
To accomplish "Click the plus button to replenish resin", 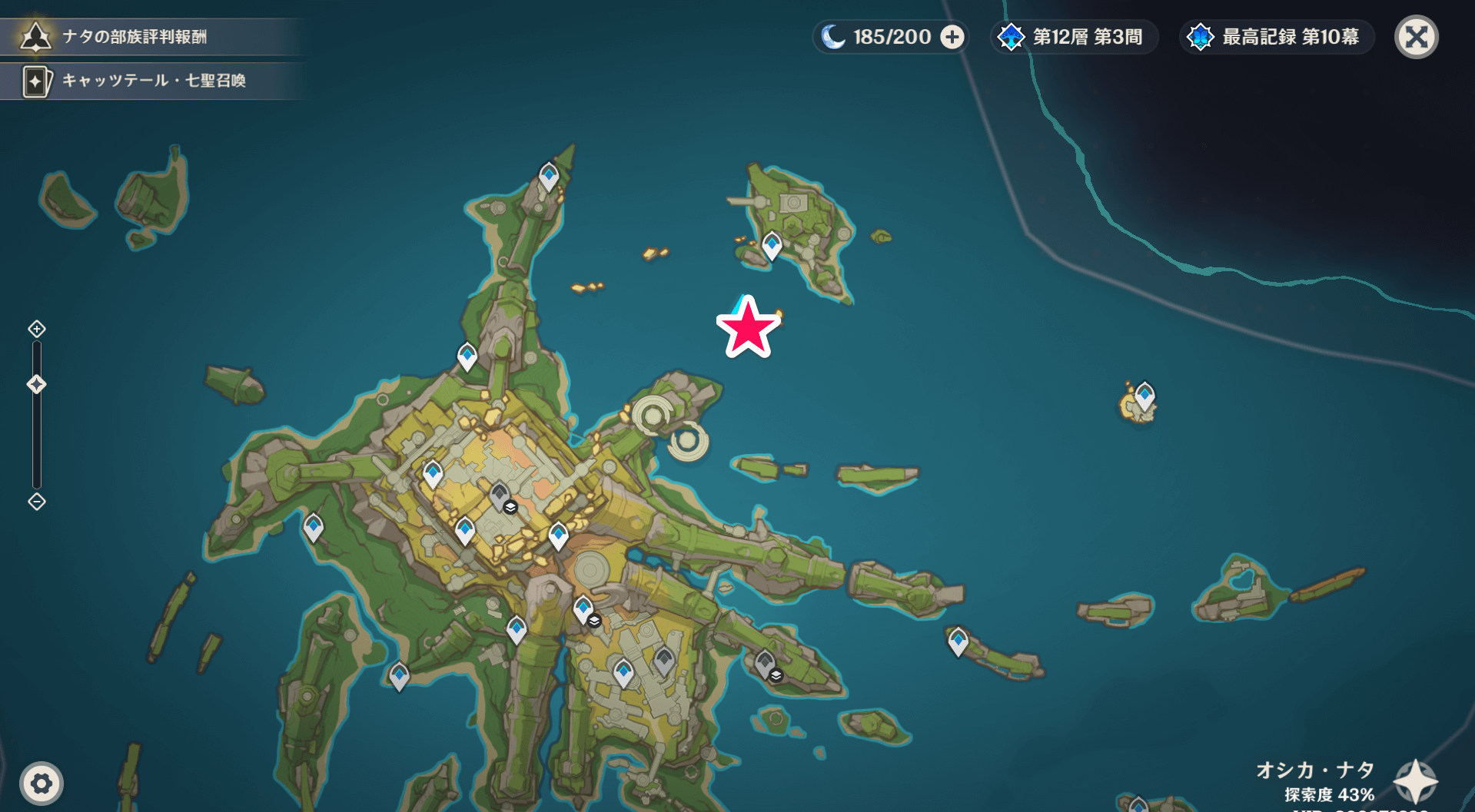I will 952,37.
